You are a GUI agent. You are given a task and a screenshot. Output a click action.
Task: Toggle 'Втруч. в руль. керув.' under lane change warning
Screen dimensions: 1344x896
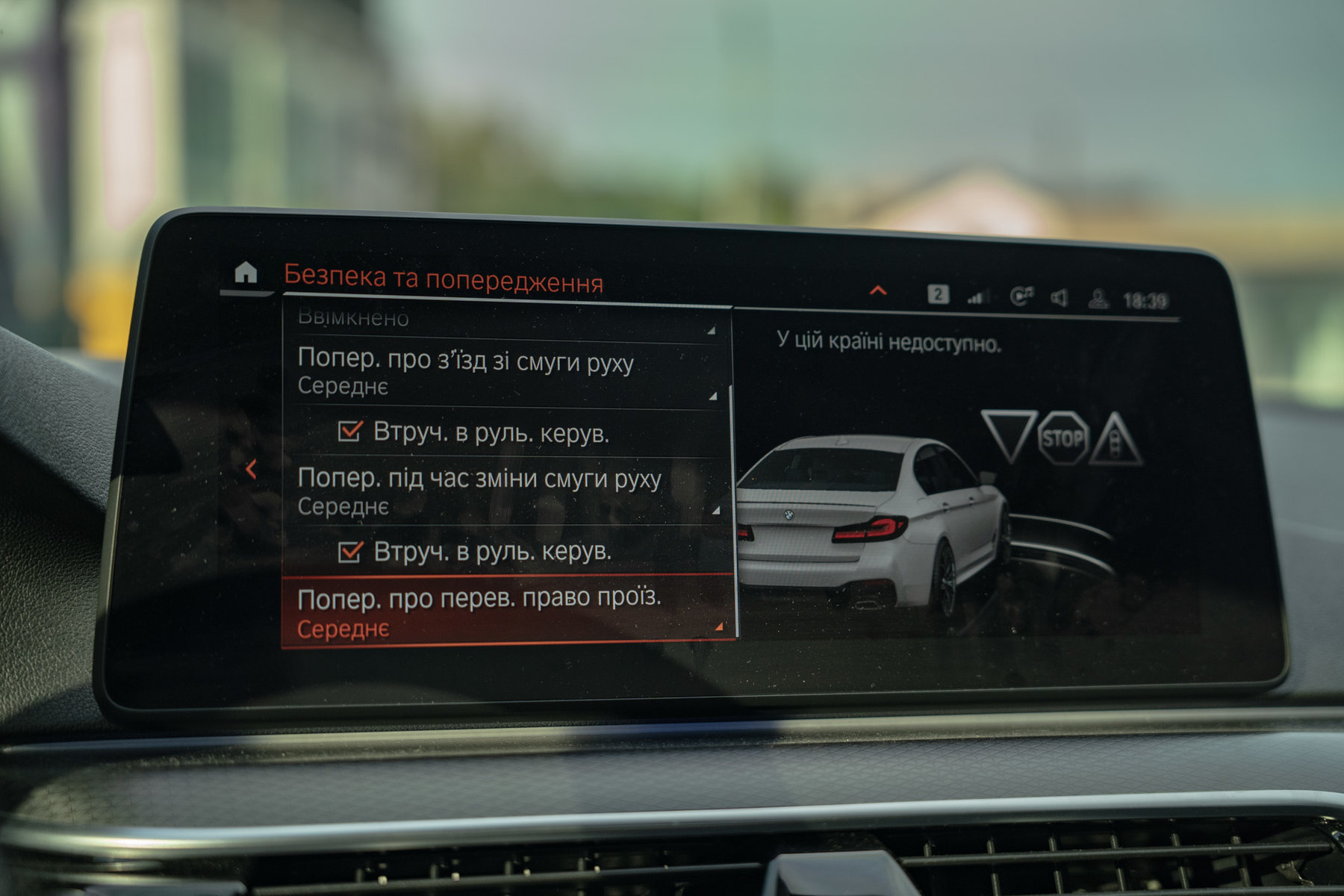tap(350, 552)
